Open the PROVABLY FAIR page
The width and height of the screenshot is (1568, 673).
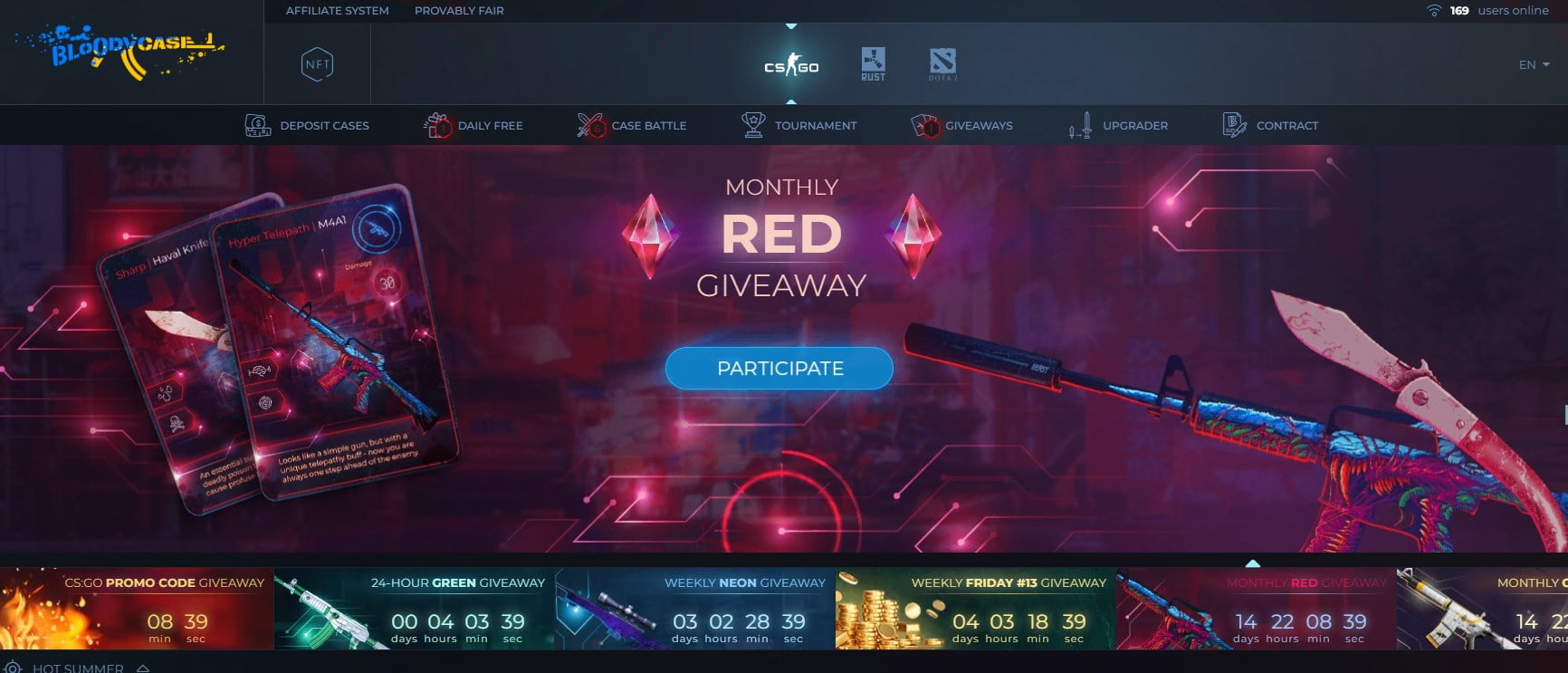pos(459,10)
